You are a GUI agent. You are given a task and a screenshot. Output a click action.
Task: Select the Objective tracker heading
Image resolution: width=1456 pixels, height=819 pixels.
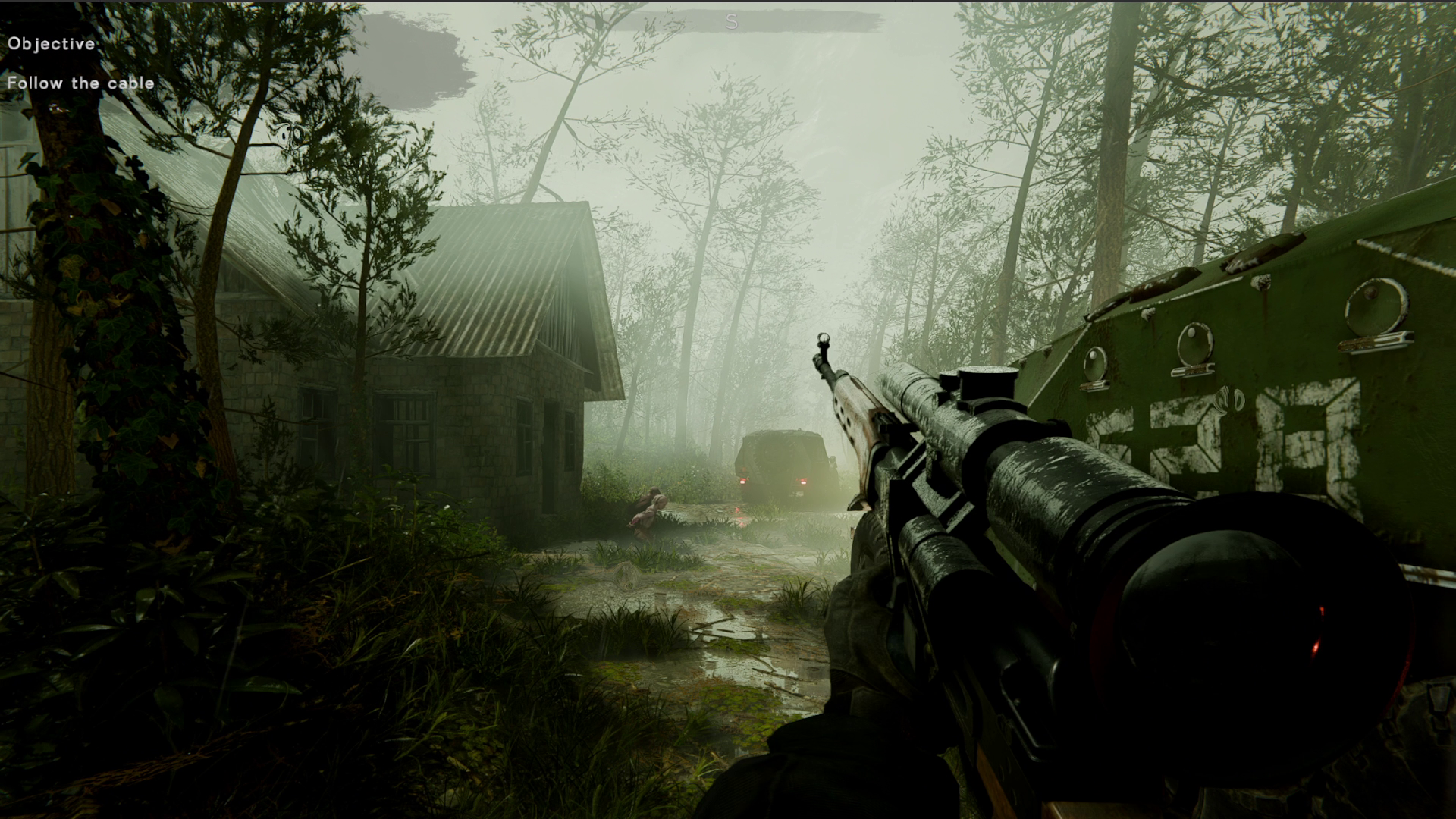[x=52, y=44]
